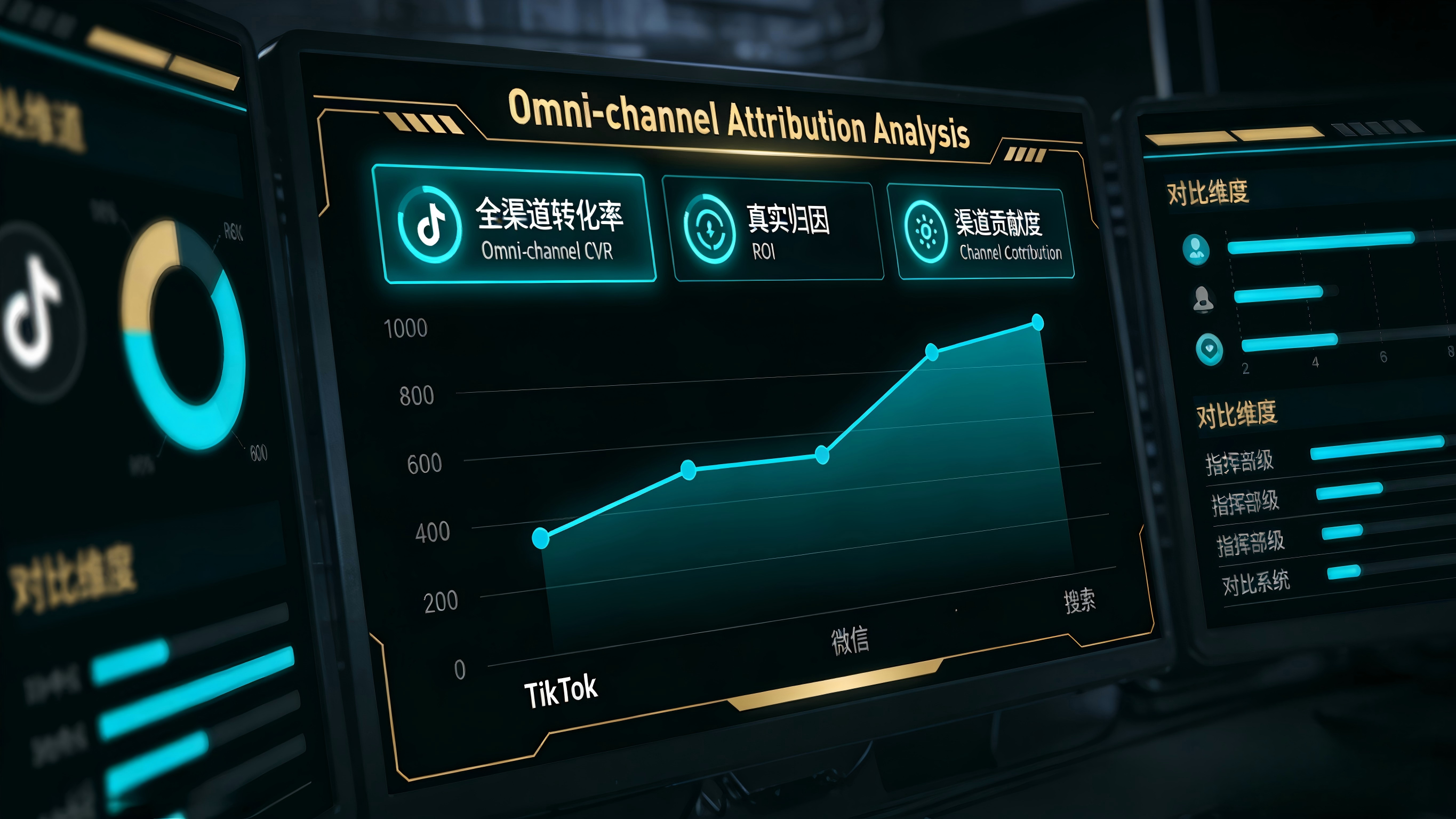Select the 对比系统 row
1456x819 pixels.
pos(1256,583)
